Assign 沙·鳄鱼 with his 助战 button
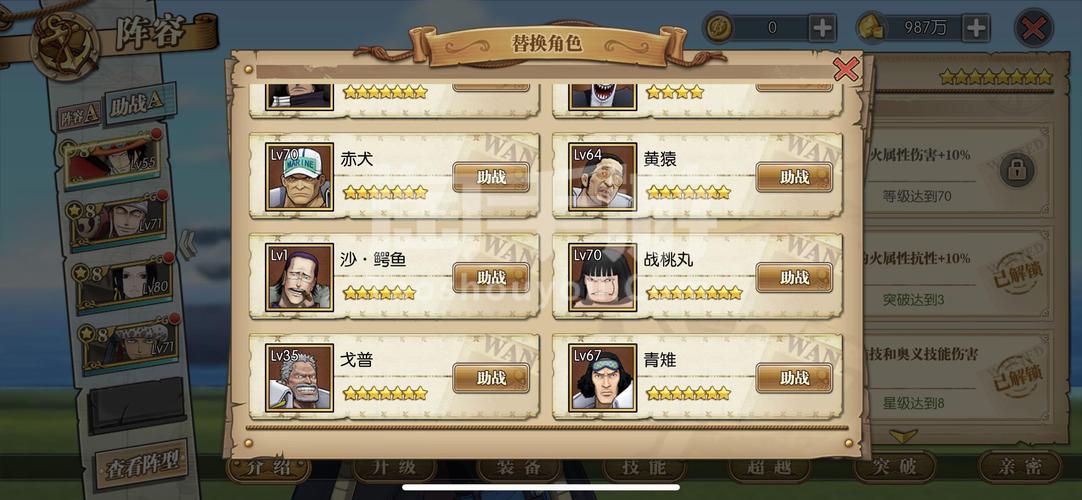 (490, 277)
